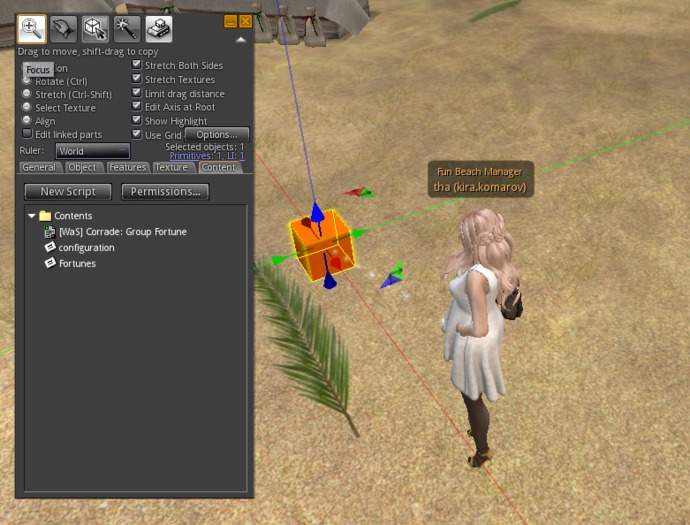Uncheck Stretch Both Sides
Screen dimensions: 690x525
coord(138,66)
